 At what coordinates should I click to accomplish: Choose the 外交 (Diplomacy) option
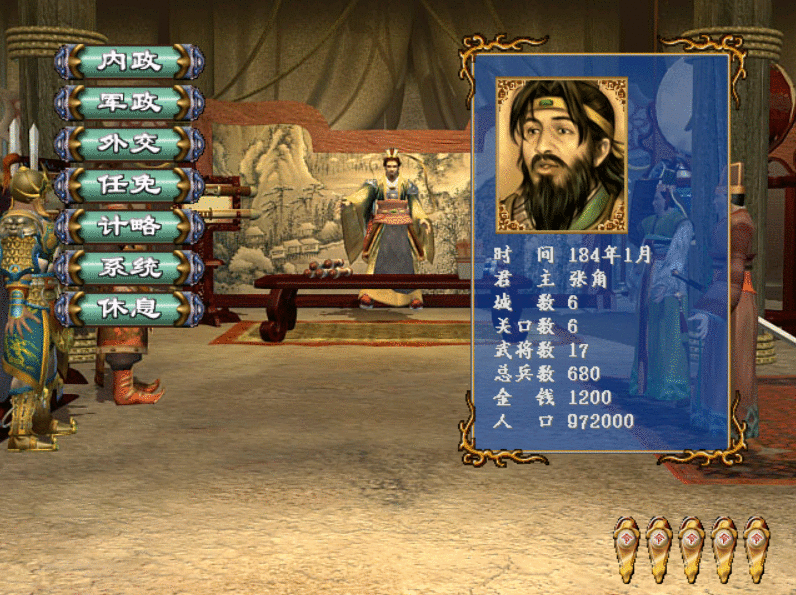(129, 143)
